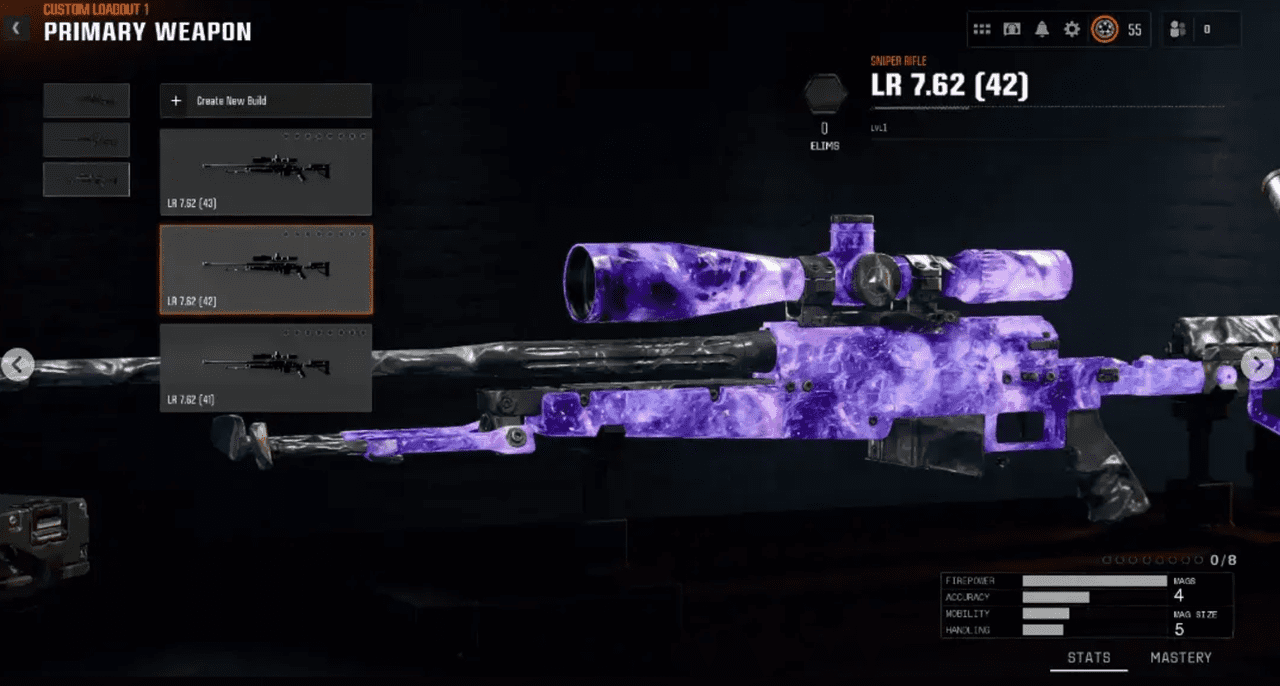
Task: Show the next weapon with right arrow
Action: click(x=1258, y=365)
